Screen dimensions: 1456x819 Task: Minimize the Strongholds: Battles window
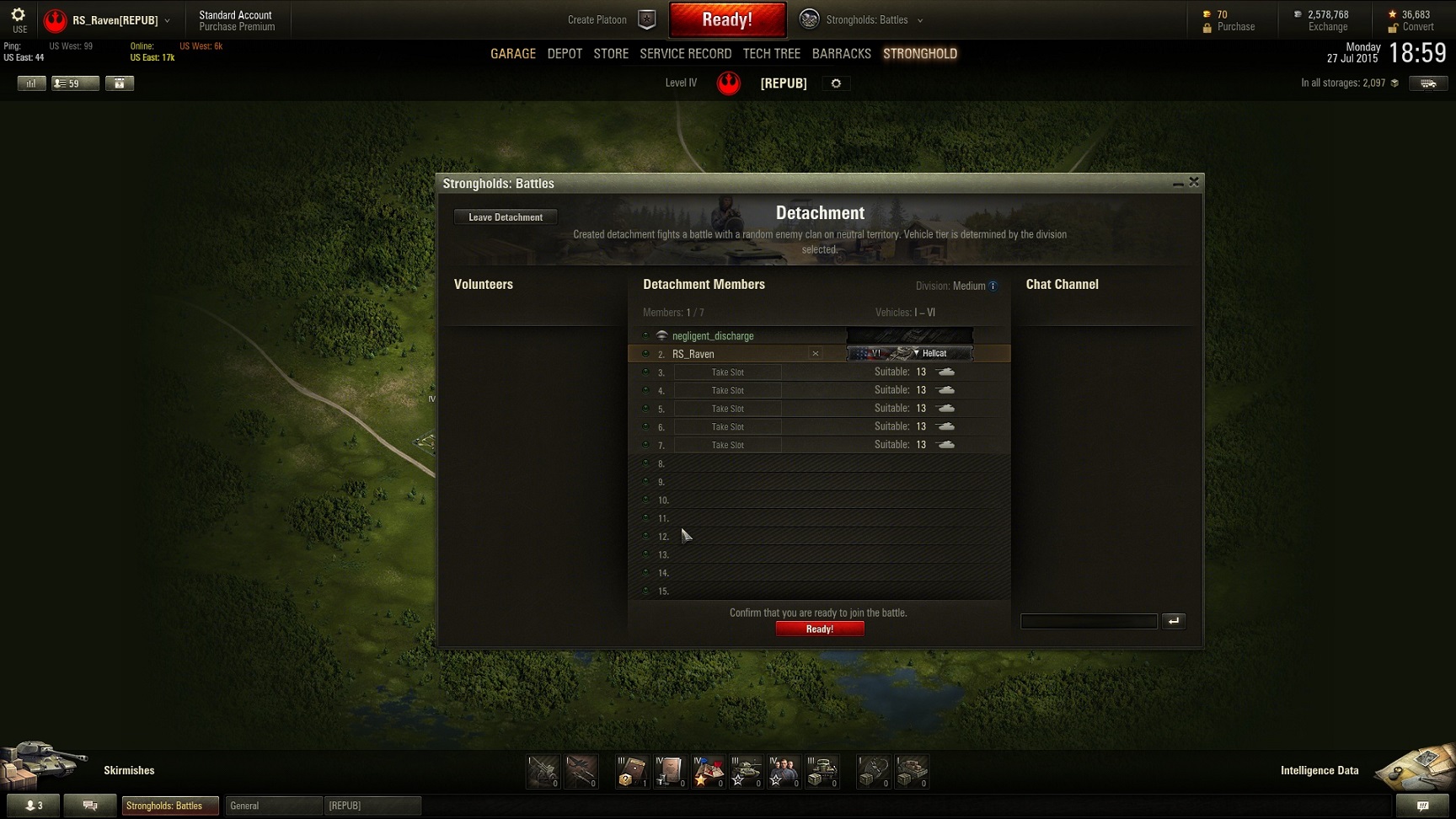click(x=1177, y=183)
